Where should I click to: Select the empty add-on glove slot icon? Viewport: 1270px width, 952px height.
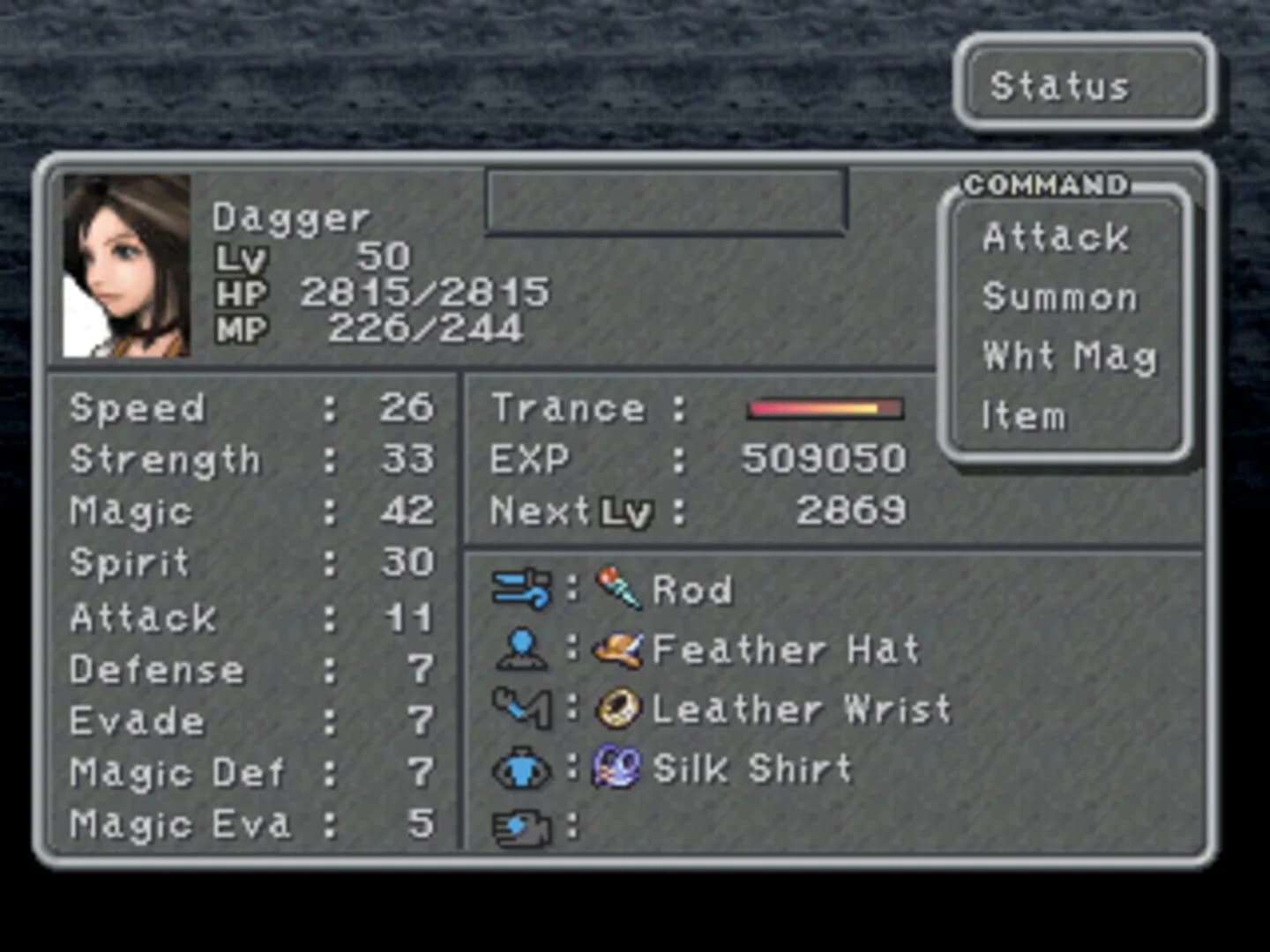[x=524, y=827]
